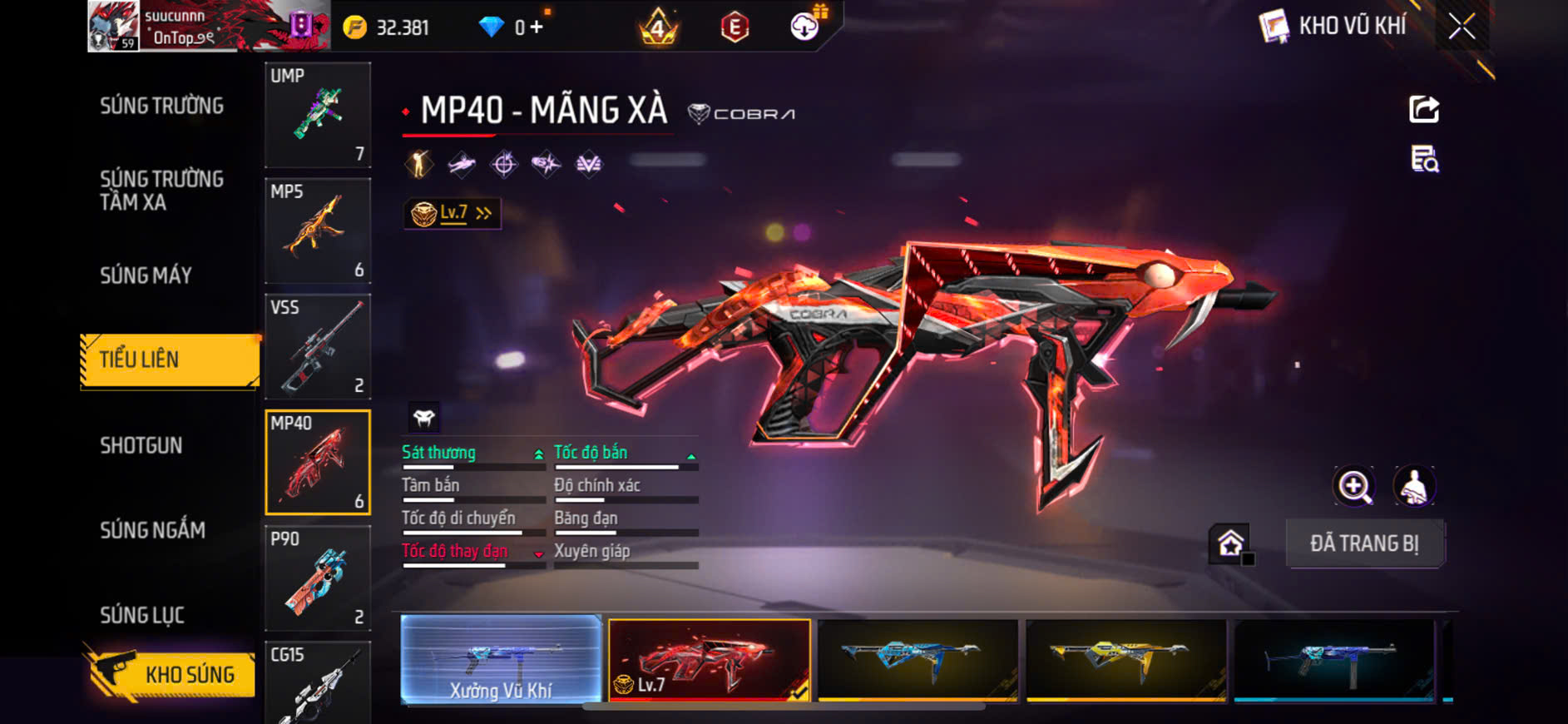The width and height of the screenshot is (1568, 724).
Task: Open the Lv.7 skin upgrade details
Action: pyautogui.click(x=452, y=213)
